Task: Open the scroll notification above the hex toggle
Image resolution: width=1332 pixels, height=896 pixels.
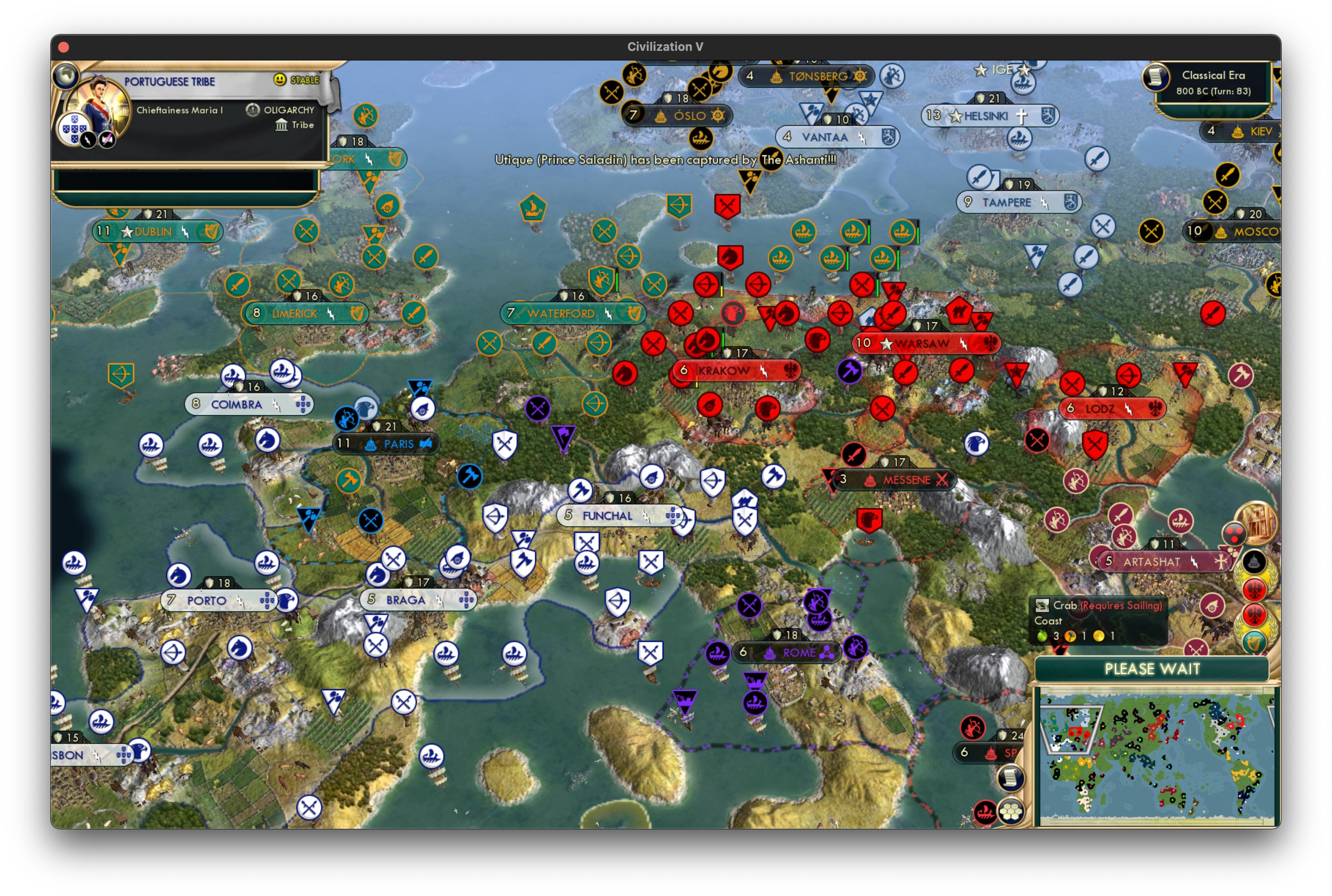Action: pyautogui.click(x=1012, y=779)
